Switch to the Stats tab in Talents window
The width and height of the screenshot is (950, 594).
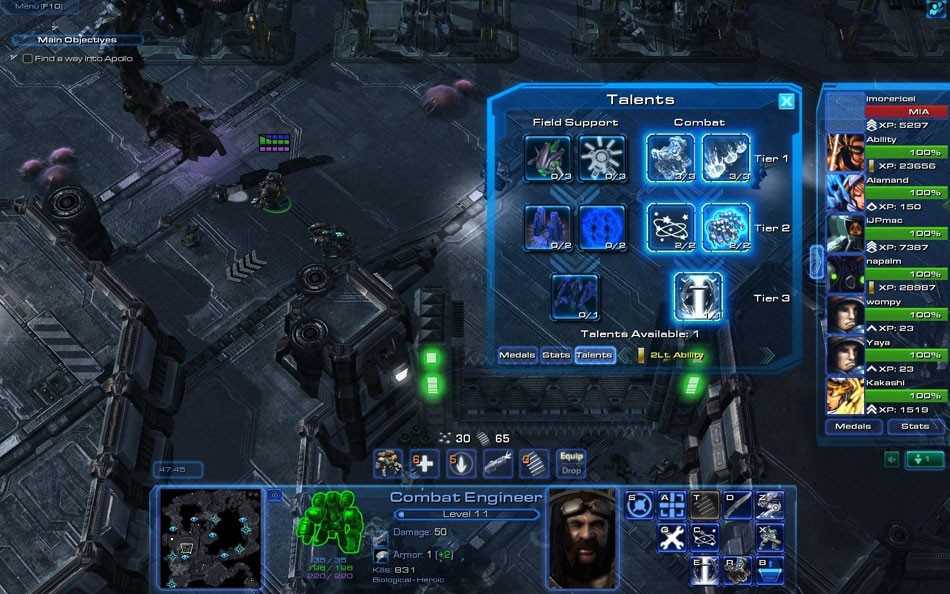click(x=556, y=355)
